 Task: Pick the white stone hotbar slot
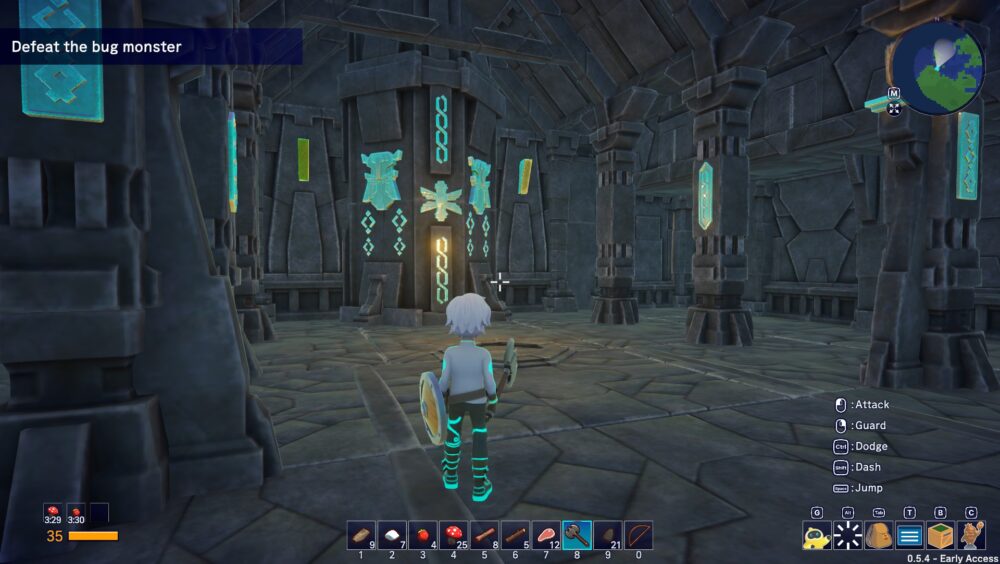point(392,535)
